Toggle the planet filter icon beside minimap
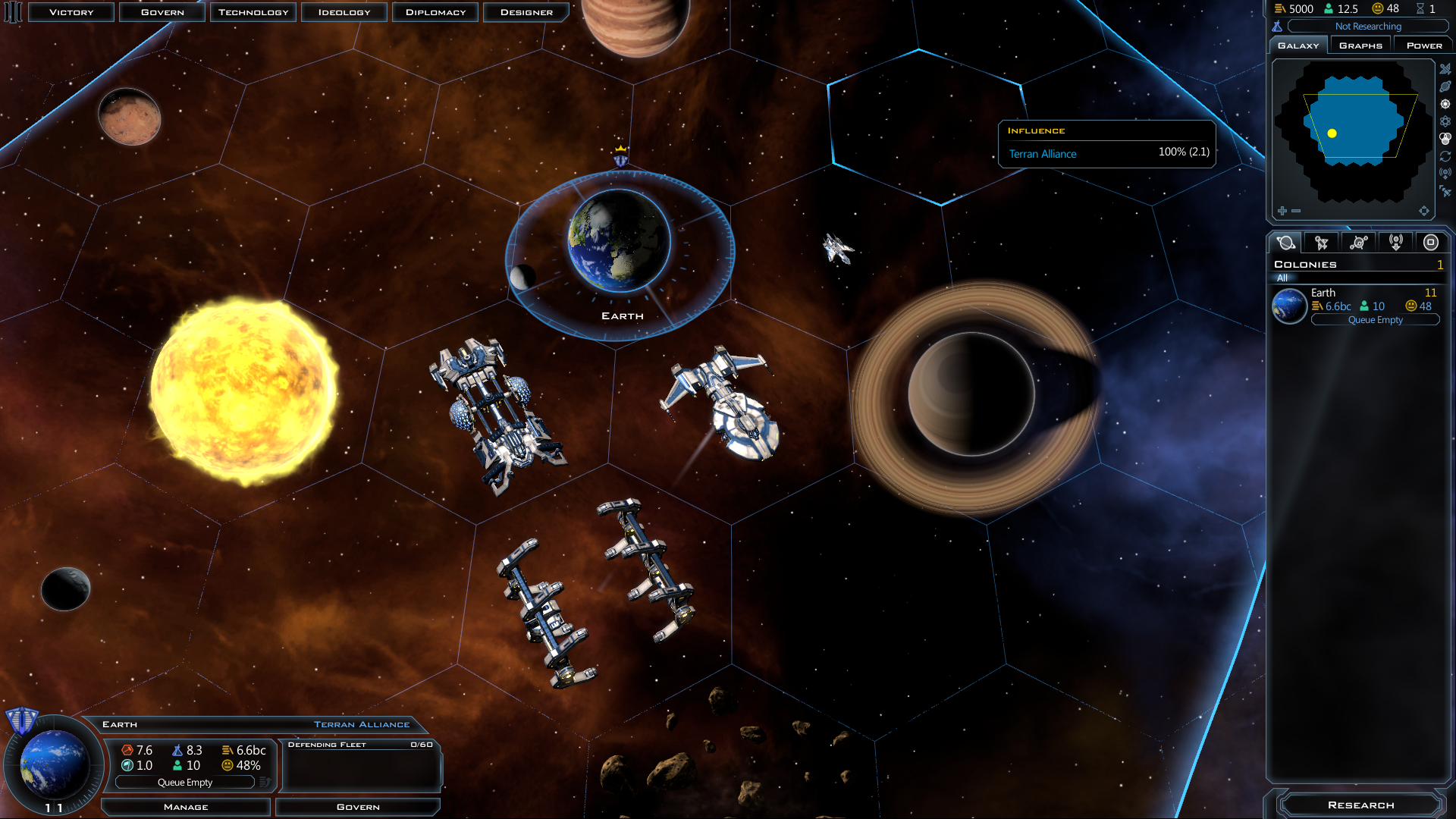1456x819 pixels. pos(1445,86)
